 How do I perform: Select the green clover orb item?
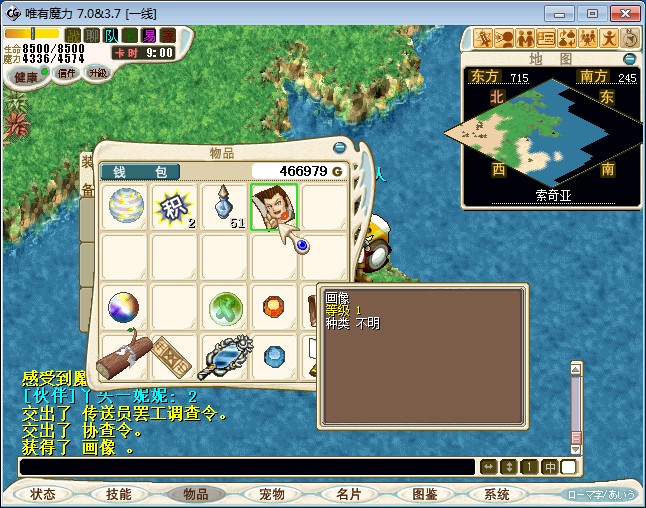tap(226, 308)
